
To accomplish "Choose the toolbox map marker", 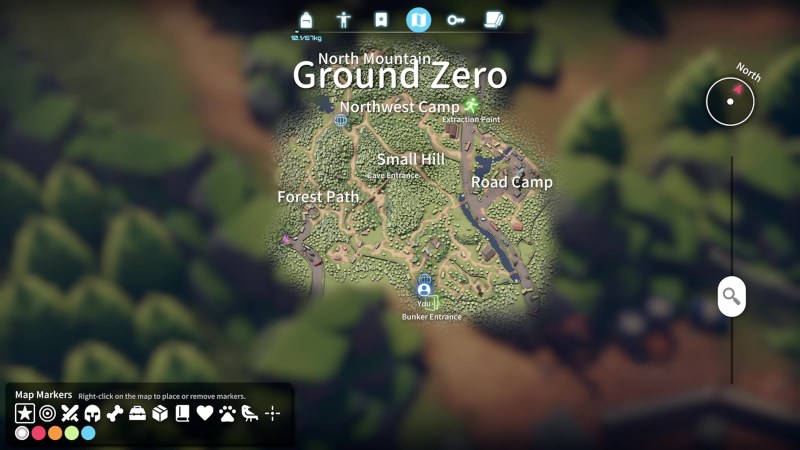I will click(138, 413).
